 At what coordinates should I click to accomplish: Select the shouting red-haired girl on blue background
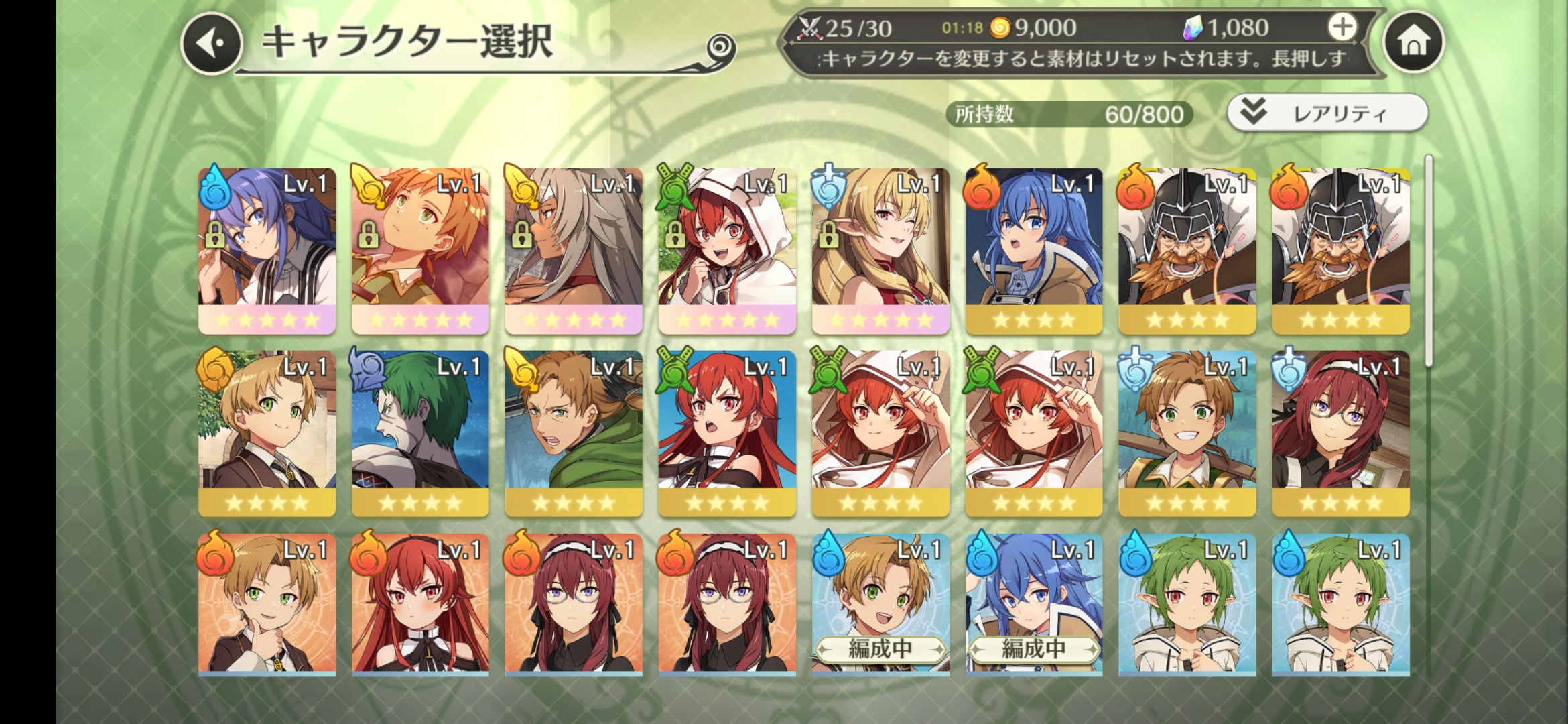point(727,432)
